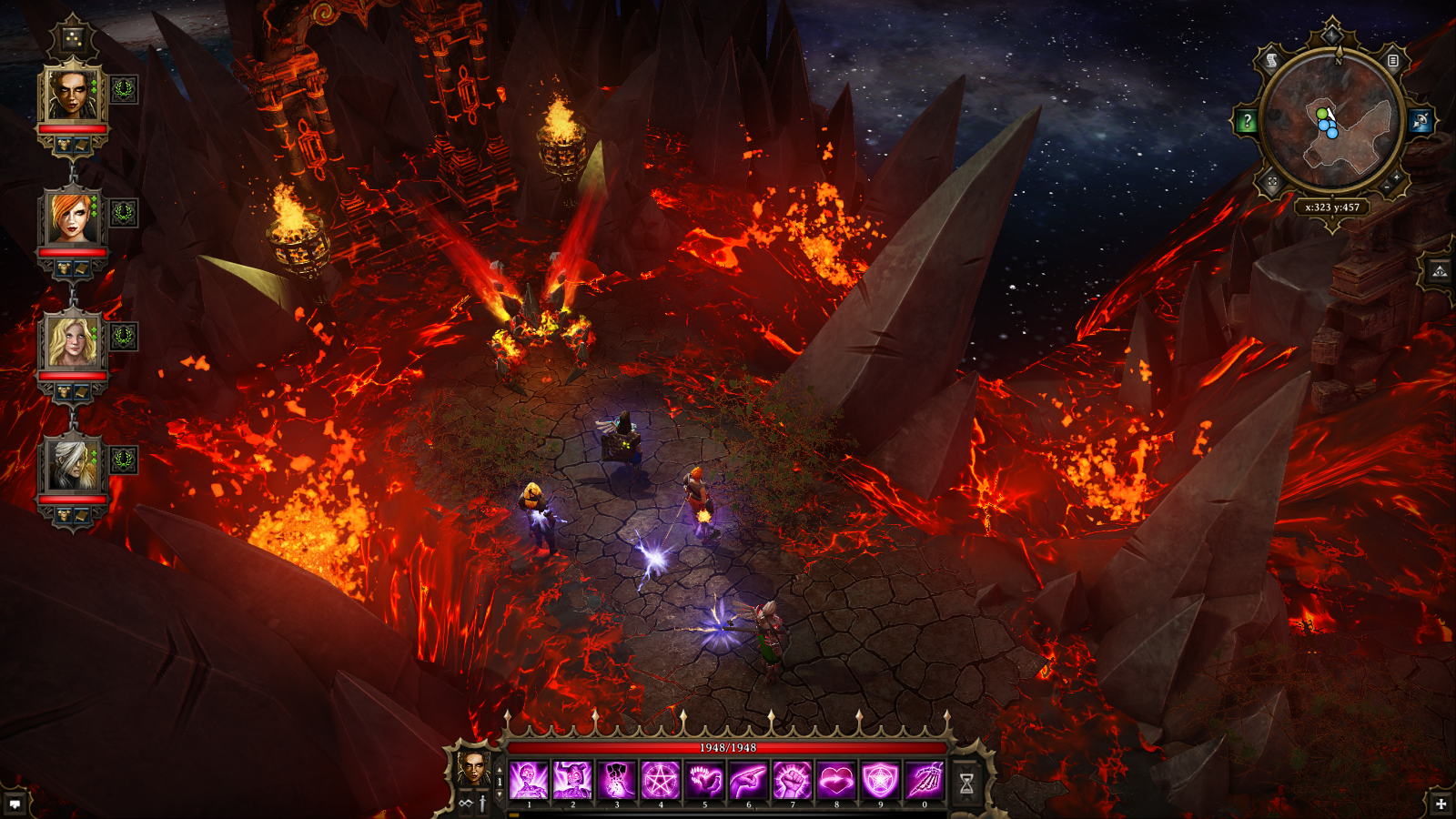The width and height of the screenshot is (1456, 819).
Task: Click the dice icon above the party portraits
Action: (72, 39)
